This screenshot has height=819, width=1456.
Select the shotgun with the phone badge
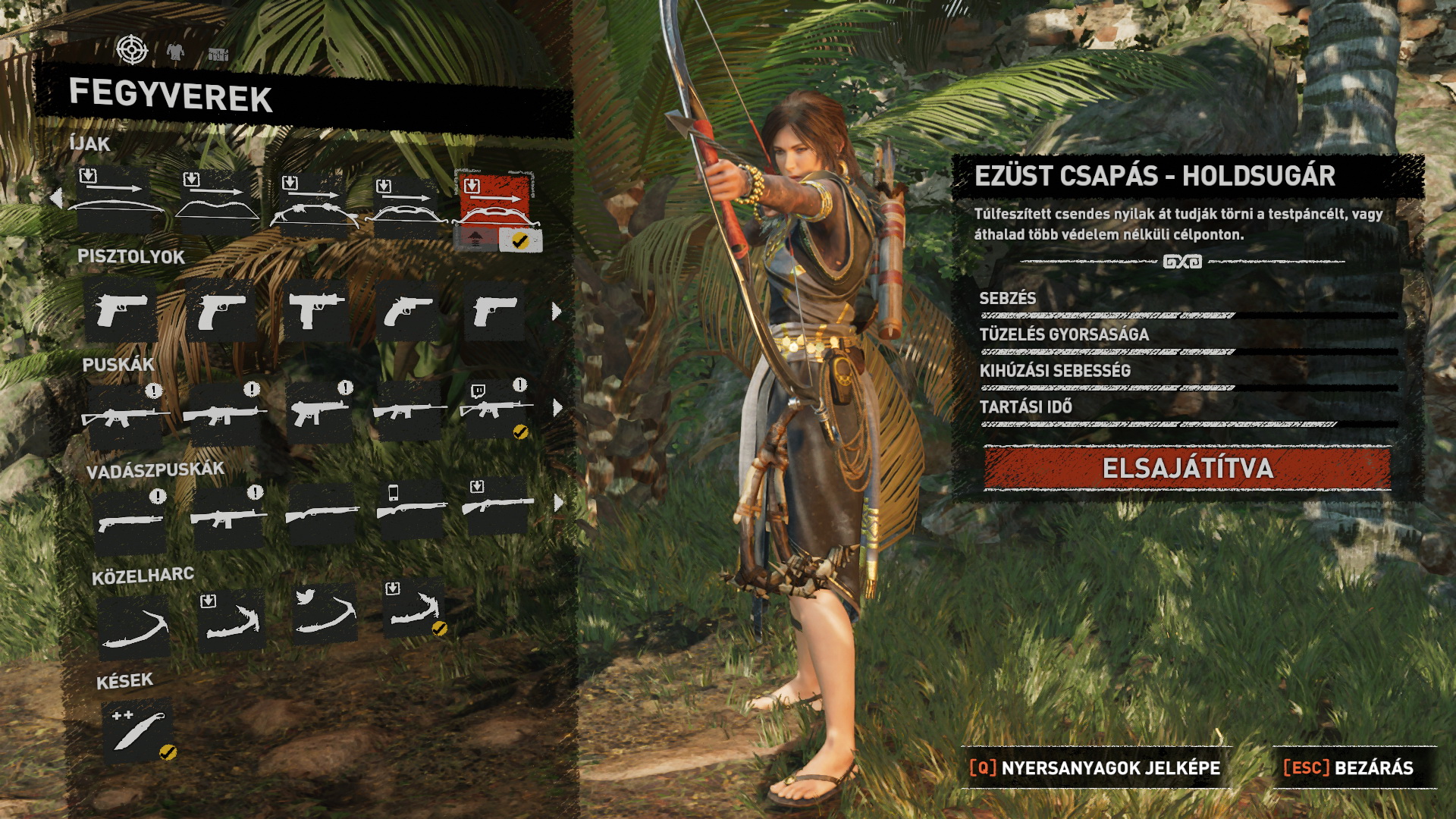click(x=411, y=507)
